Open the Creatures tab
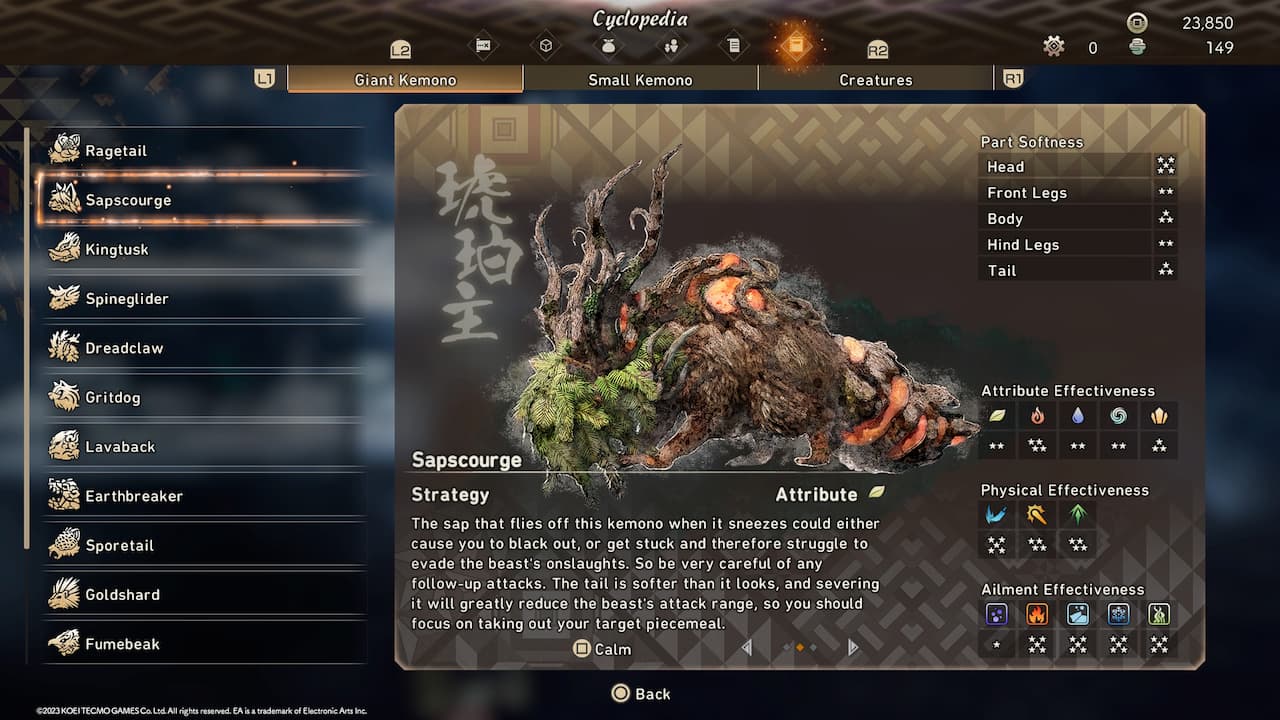 pos(875,80)
